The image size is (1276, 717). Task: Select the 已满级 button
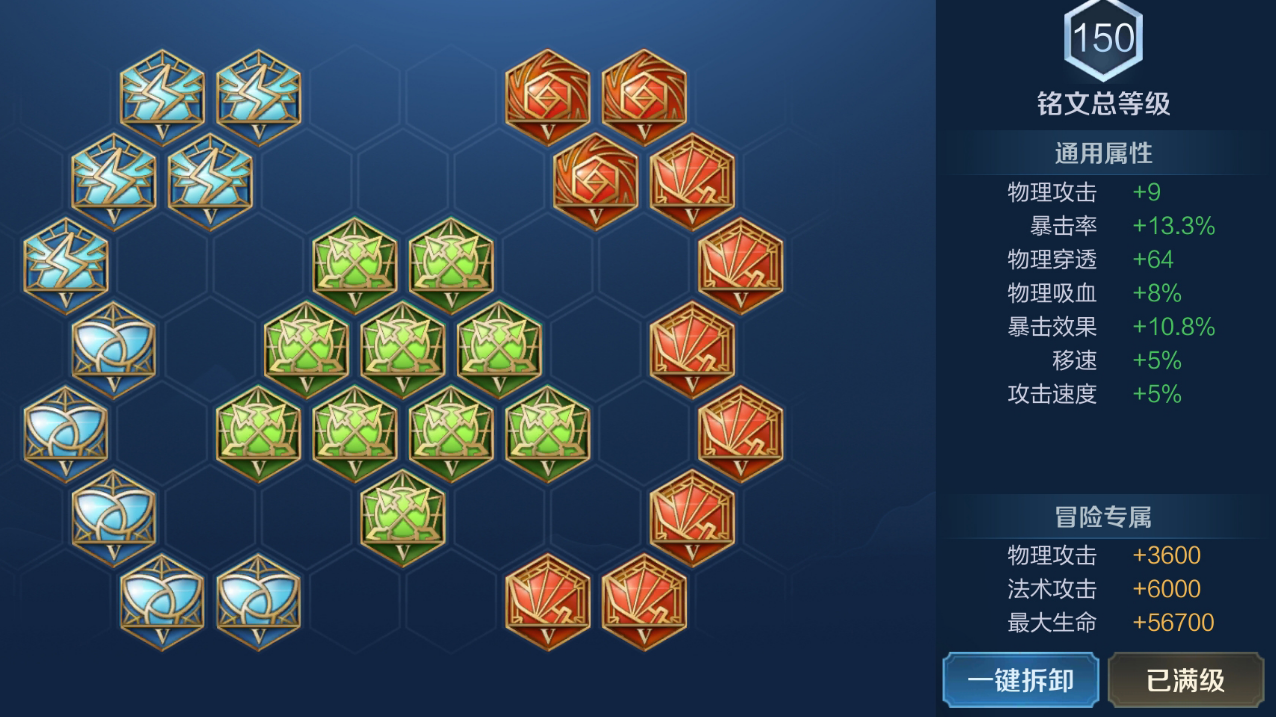1186,680
